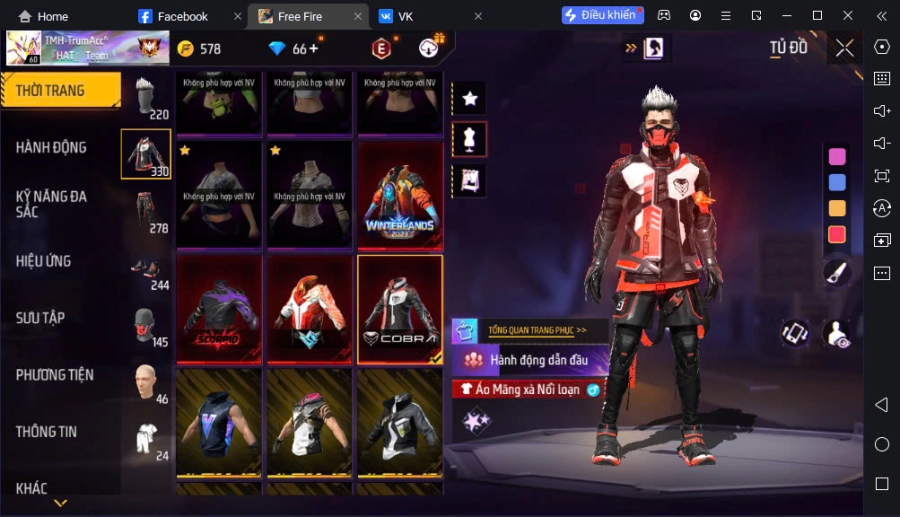Switch to the HÀNH ĐỘNG tab
The image size is (900, 517).
pos(52,148)
